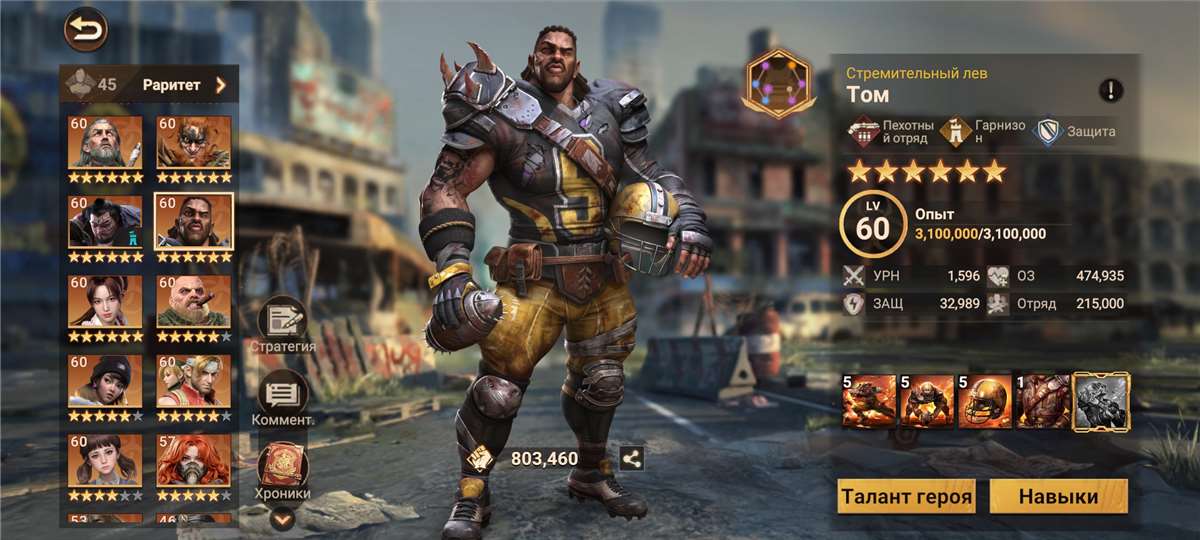Share the hero via the share icon
The image size is (1200, 540).
coord(631,458)
